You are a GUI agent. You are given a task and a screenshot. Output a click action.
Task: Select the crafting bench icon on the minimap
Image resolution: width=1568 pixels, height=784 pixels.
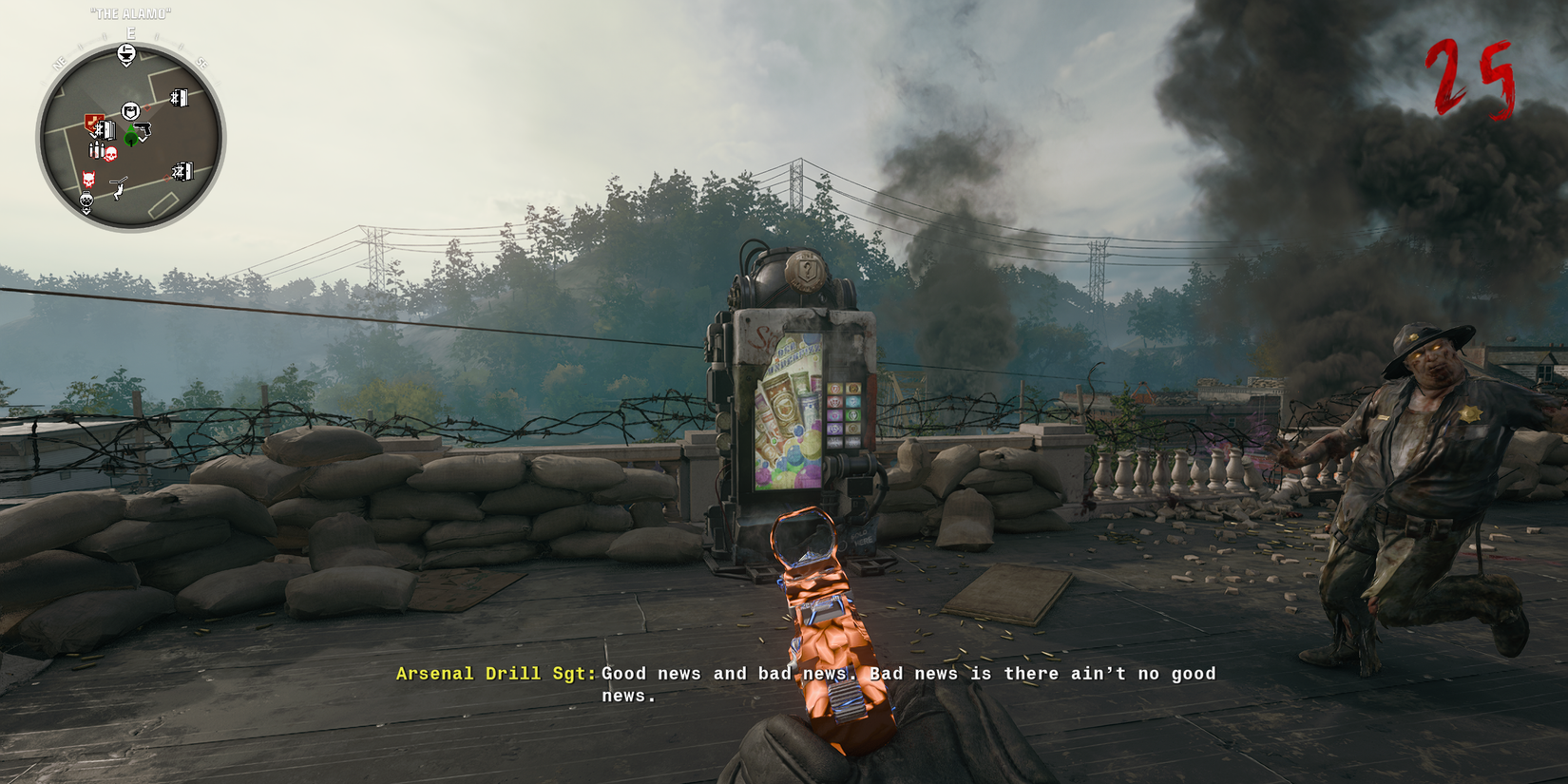coord(126,51)
